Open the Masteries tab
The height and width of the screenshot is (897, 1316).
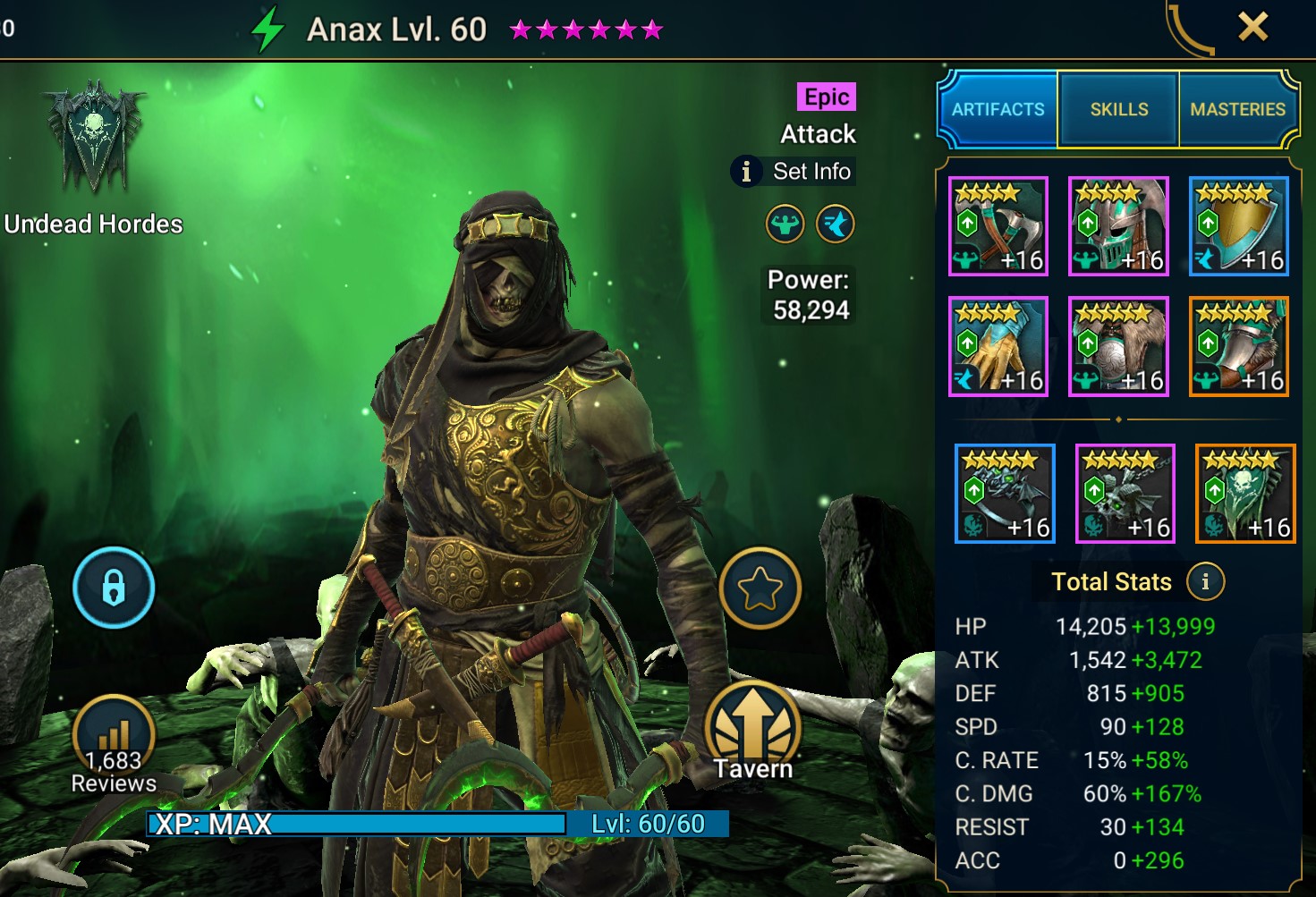1239,109
